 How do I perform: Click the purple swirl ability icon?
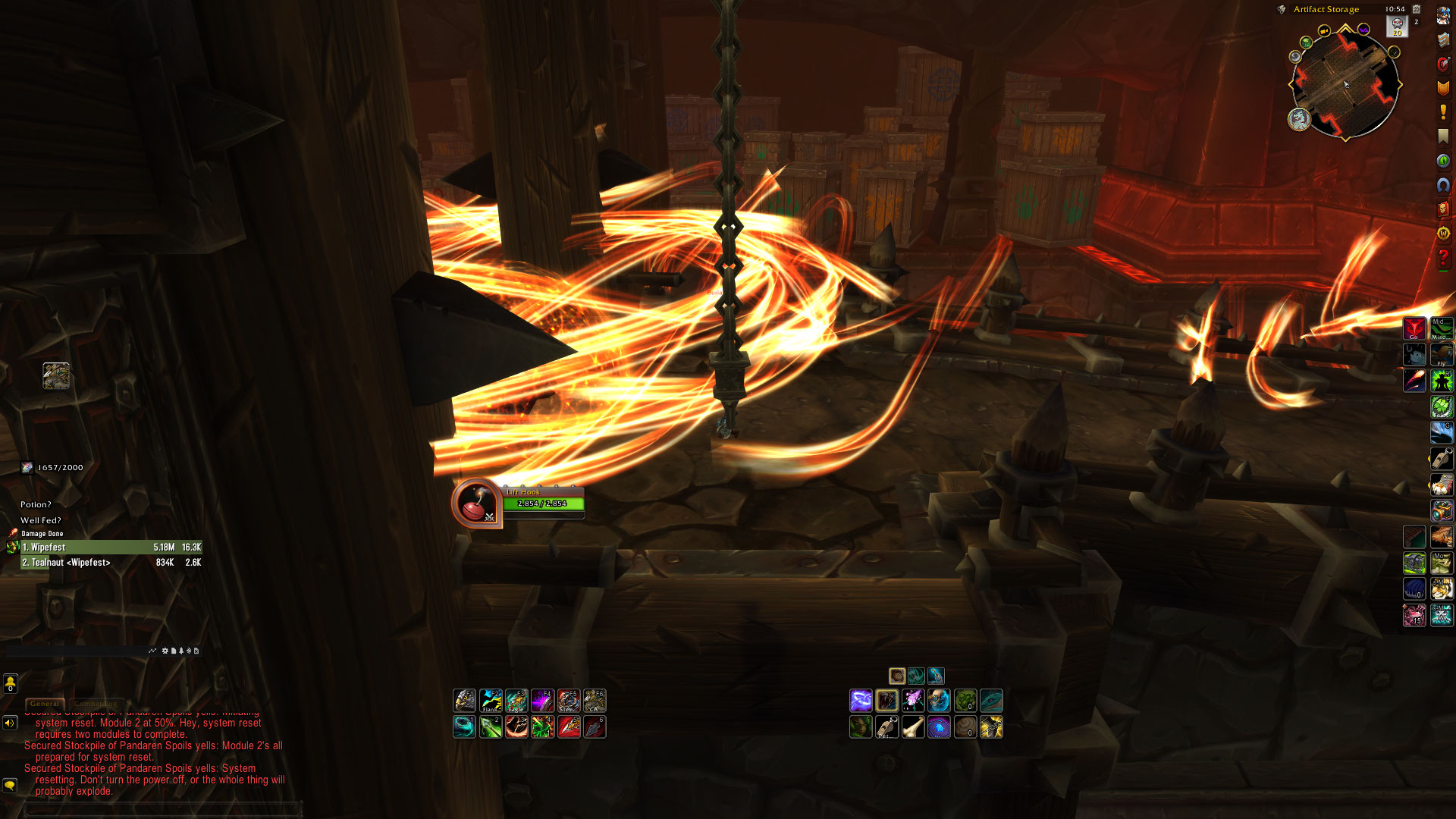tap(861, 700)
